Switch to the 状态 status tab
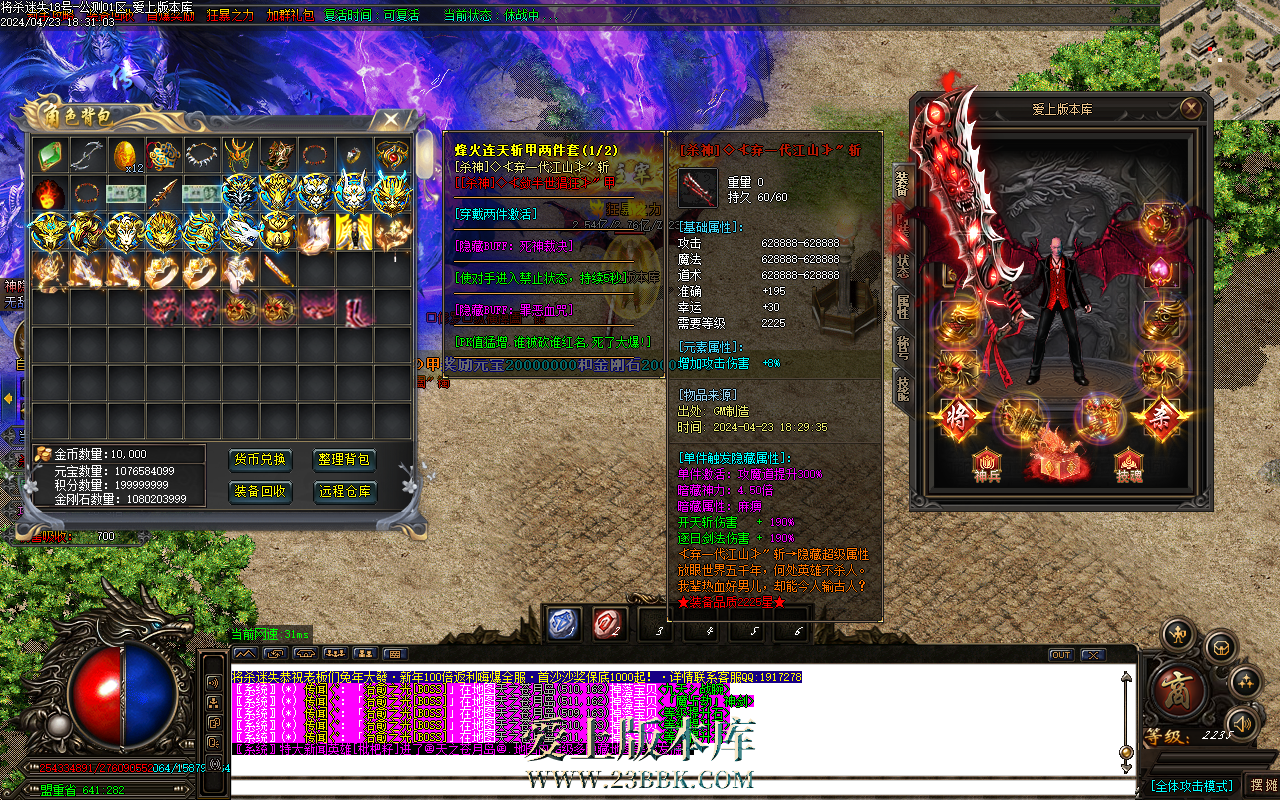The height and width of the screenshot is (800, 1280). tap(902, 265)
